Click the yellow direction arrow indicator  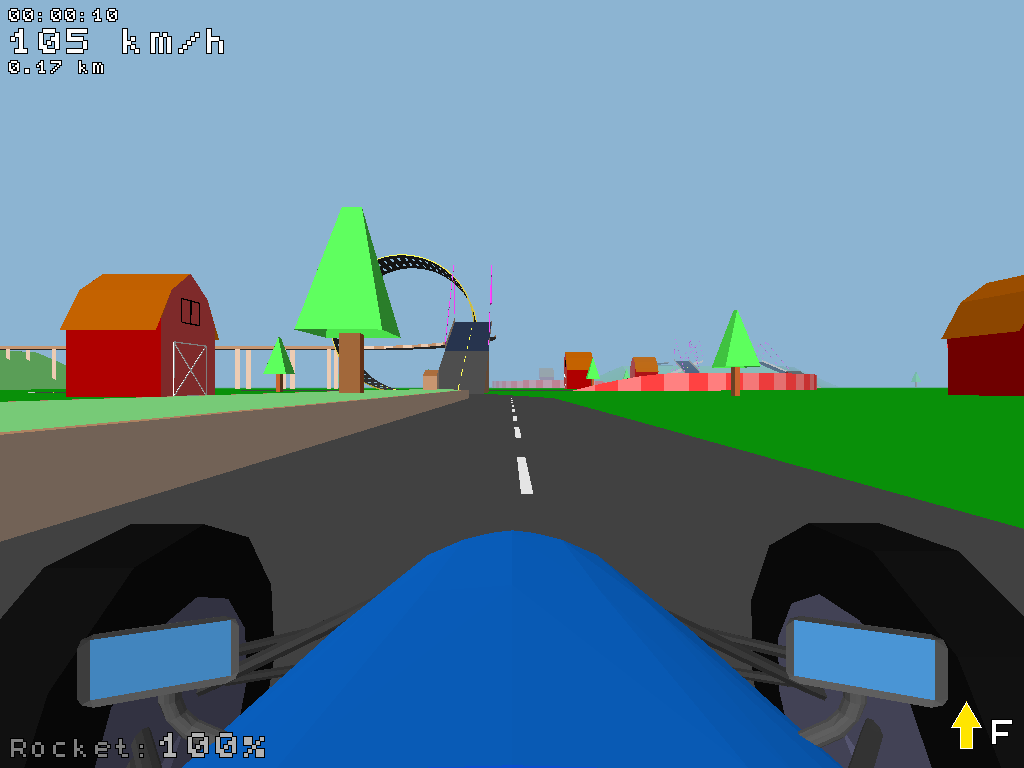[965, 726]
